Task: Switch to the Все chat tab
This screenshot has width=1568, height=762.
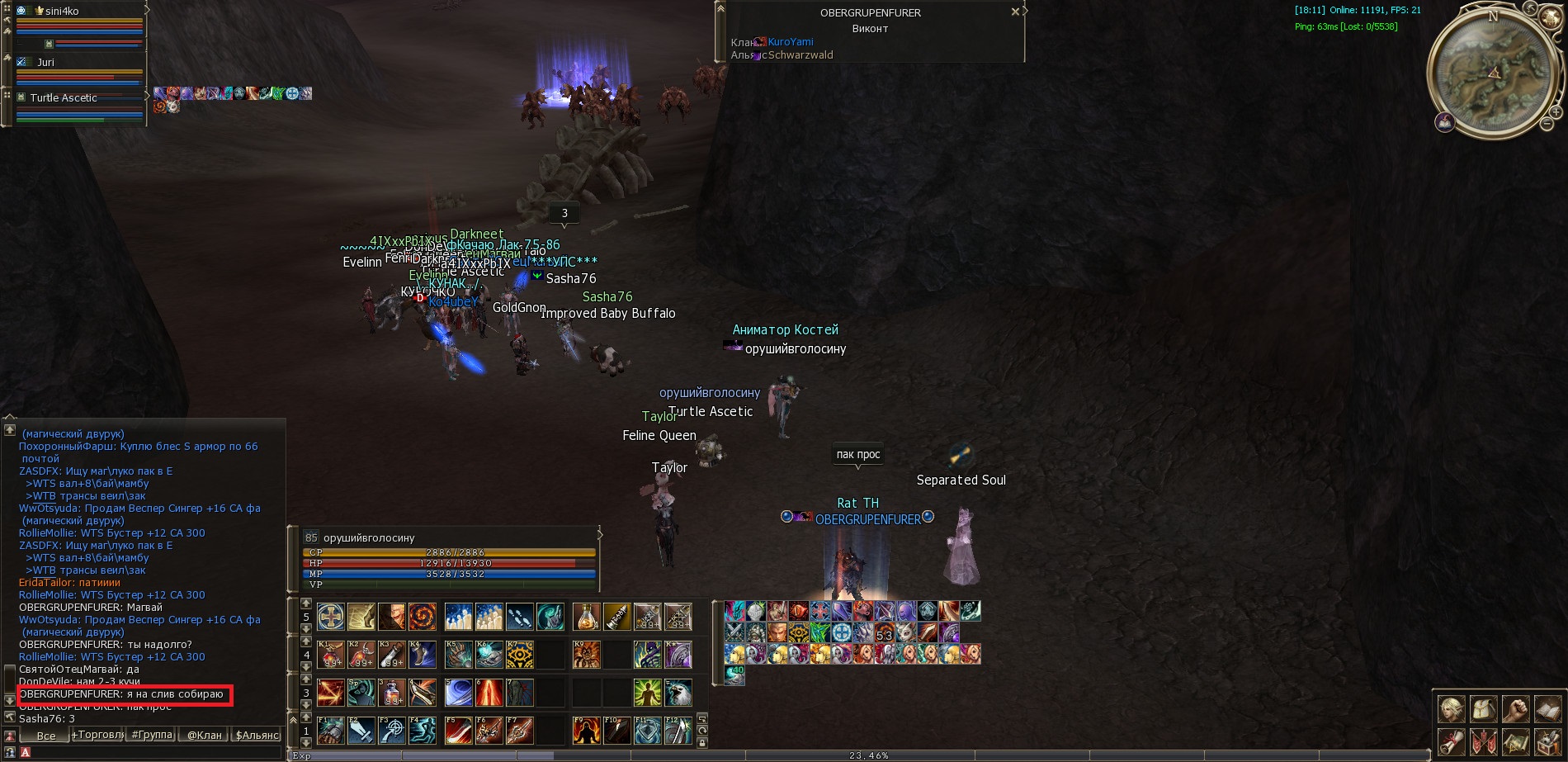Action: click(46, 736)
